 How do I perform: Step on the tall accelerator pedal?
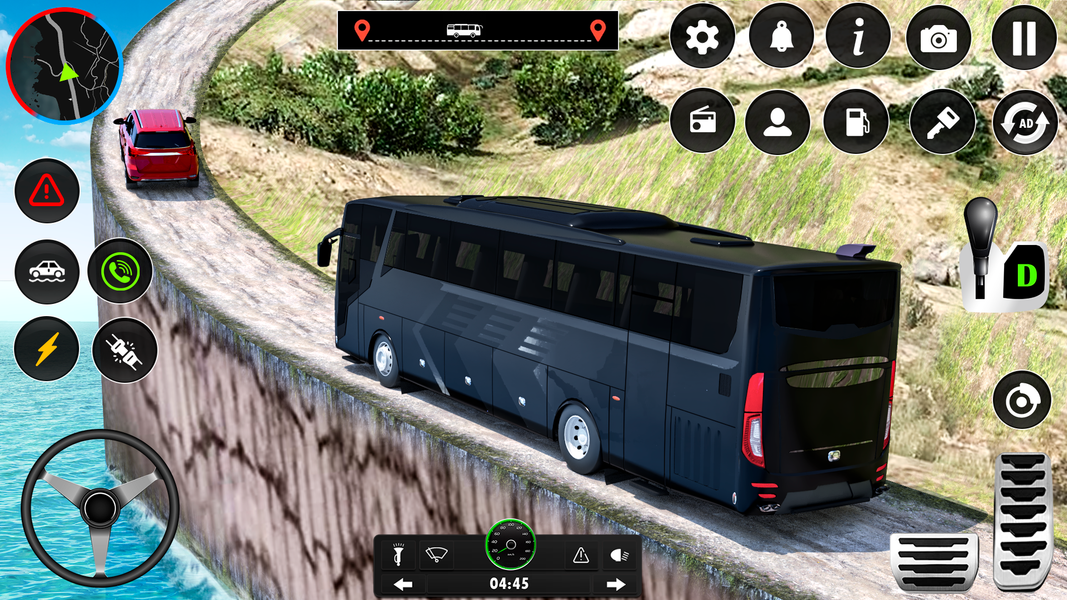click(x=1021, y=520)
